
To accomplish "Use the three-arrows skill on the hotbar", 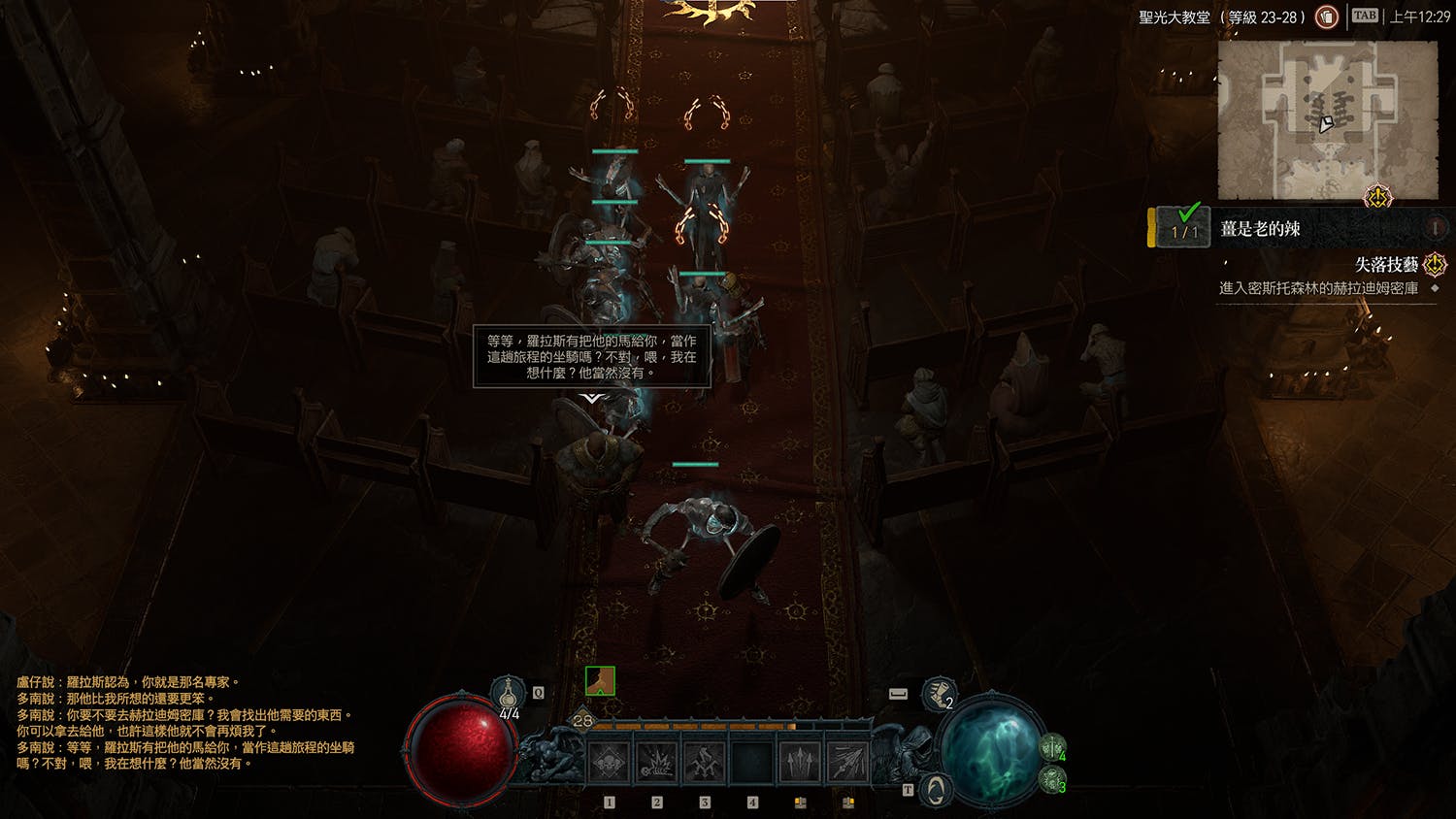I will coord(800,764).
